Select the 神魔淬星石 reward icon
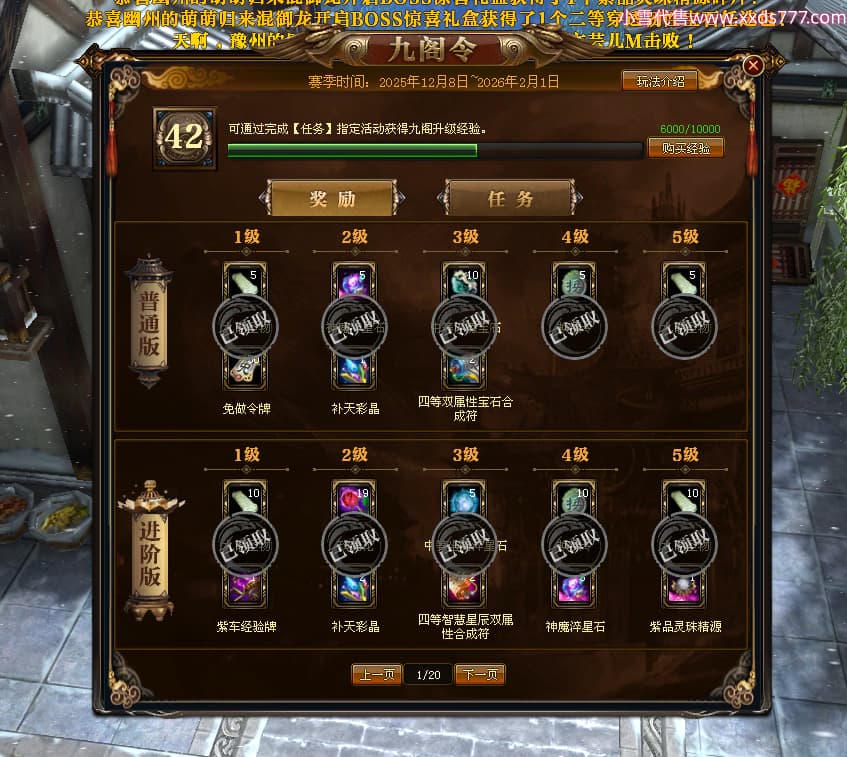 pyautogui.click(x=575, y=588)
